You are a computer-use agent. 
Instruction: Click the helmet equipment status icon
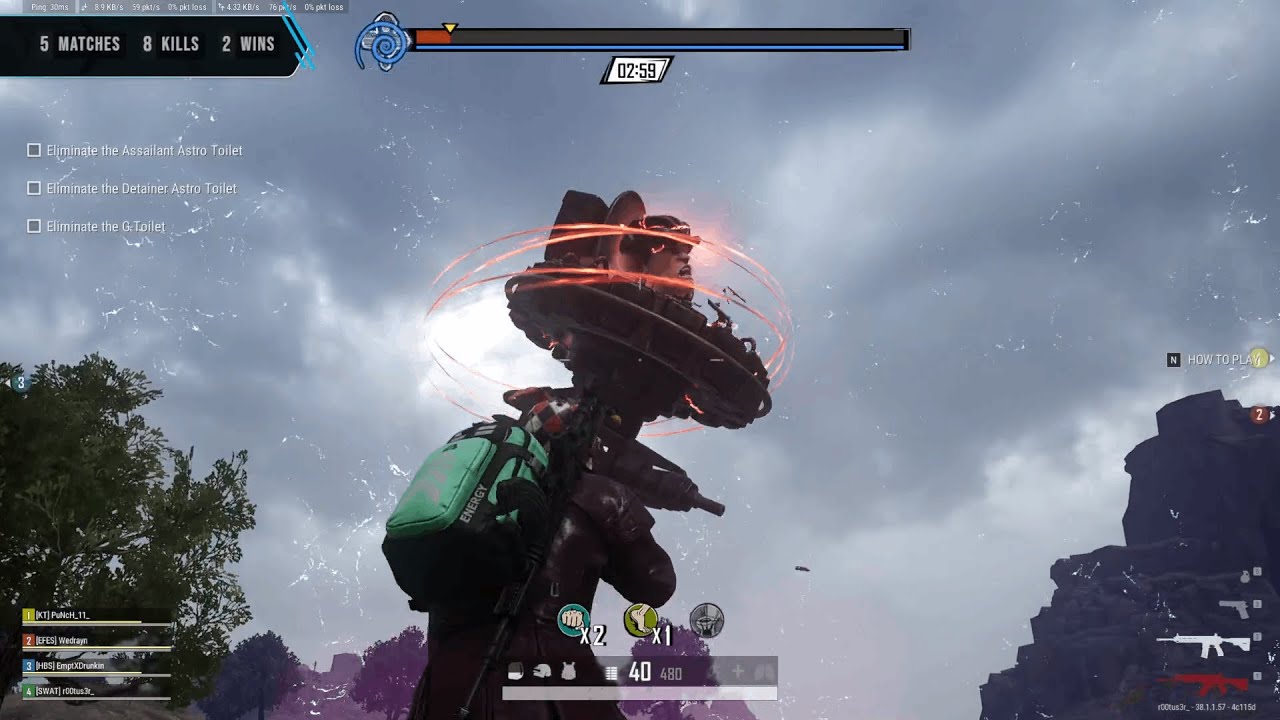click(542, 672)
